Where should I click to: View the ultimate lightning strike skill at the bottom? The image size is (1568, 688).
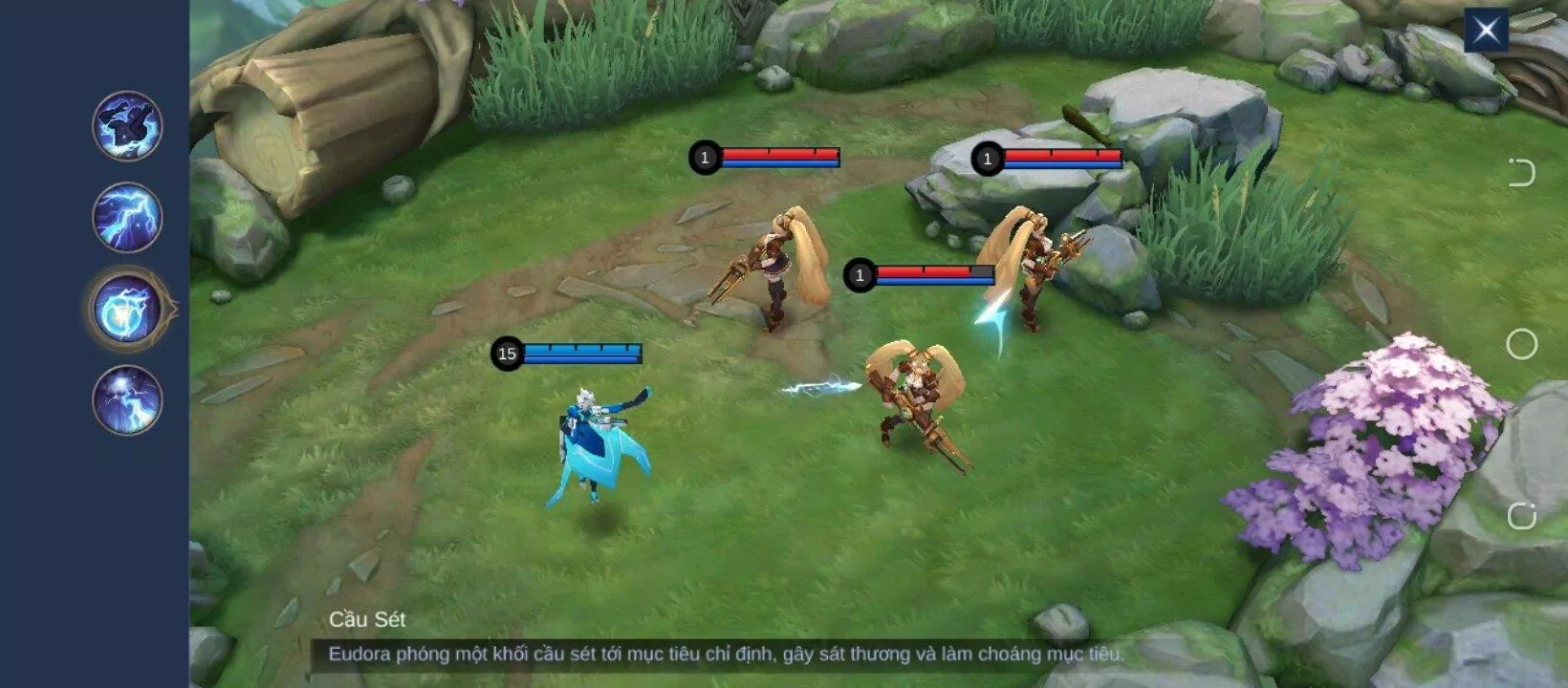pos(127,400)
